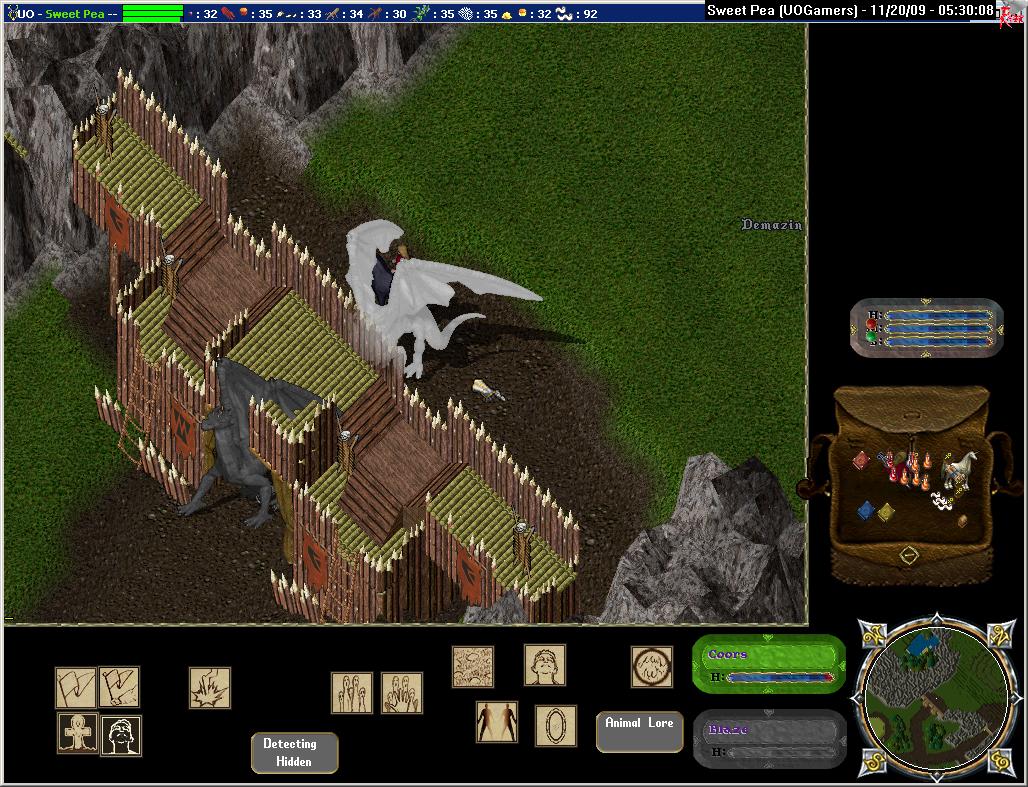Select the yellow book in the backpack
Viewport: 1028px width, 787px height.
(886, 512)
